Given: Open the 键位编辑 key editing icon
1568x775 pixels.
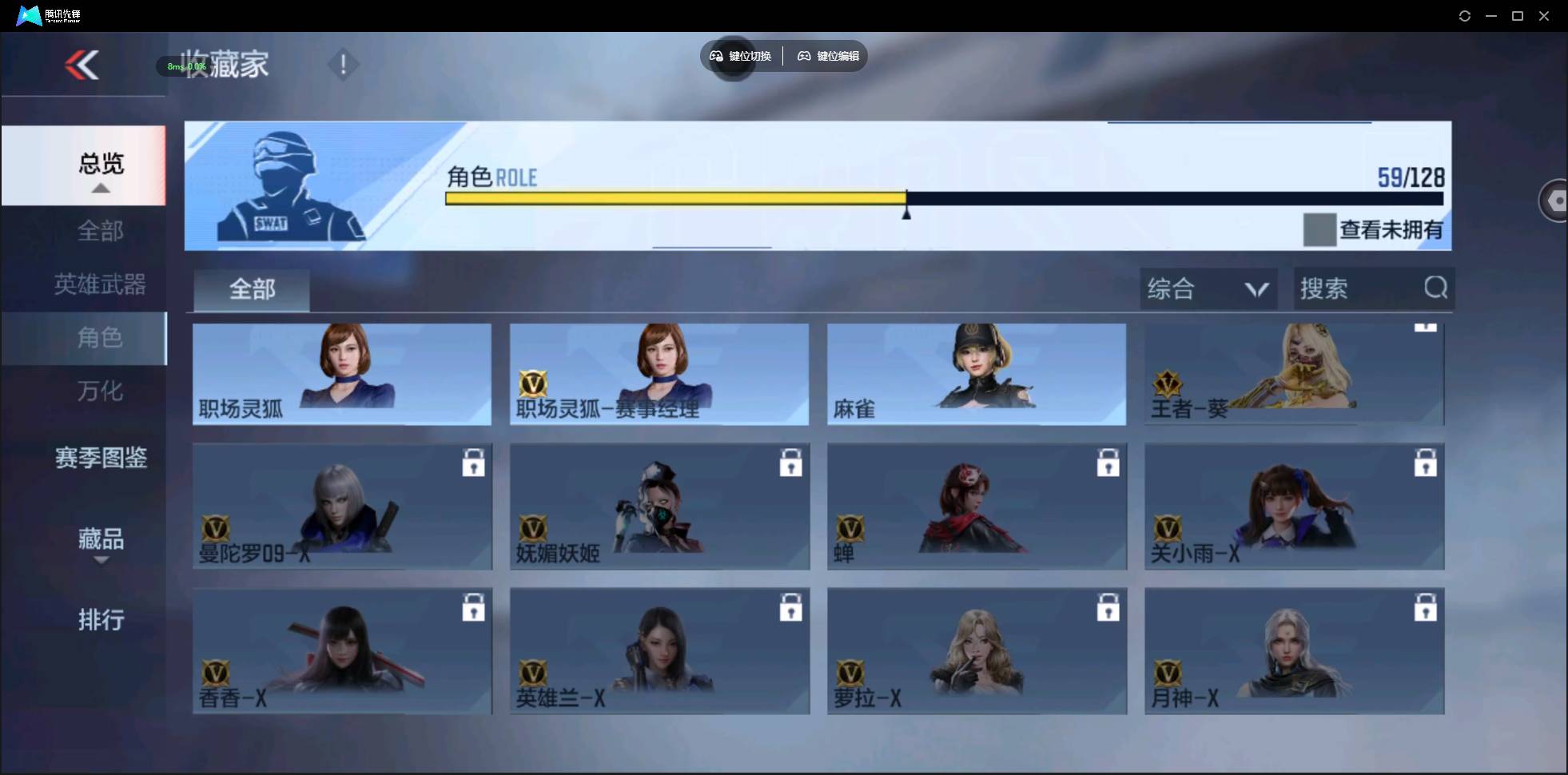Looking at the screenshot, I should point(804,56).
